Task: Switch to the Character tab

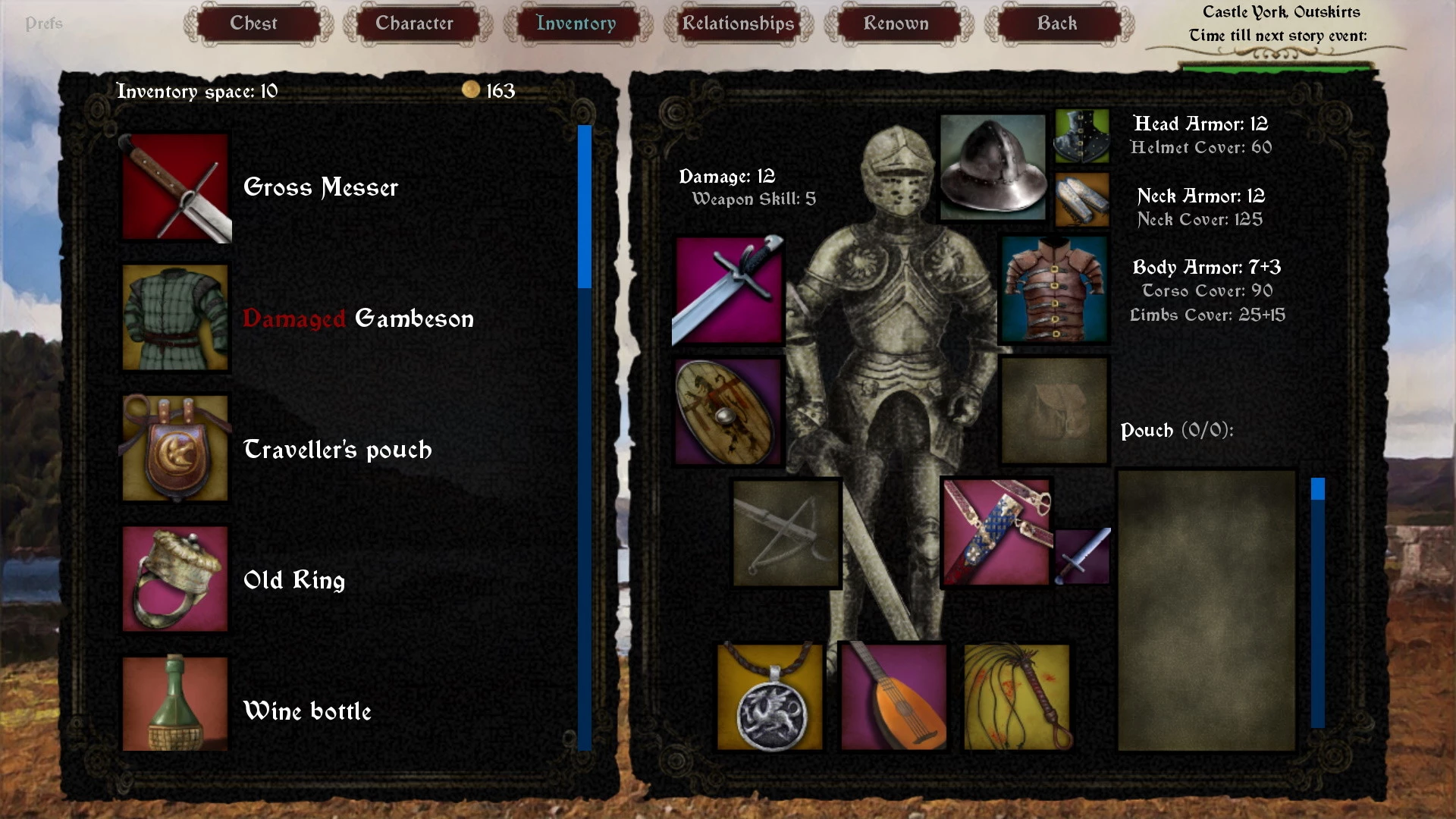Action: (x=414, y=24)
